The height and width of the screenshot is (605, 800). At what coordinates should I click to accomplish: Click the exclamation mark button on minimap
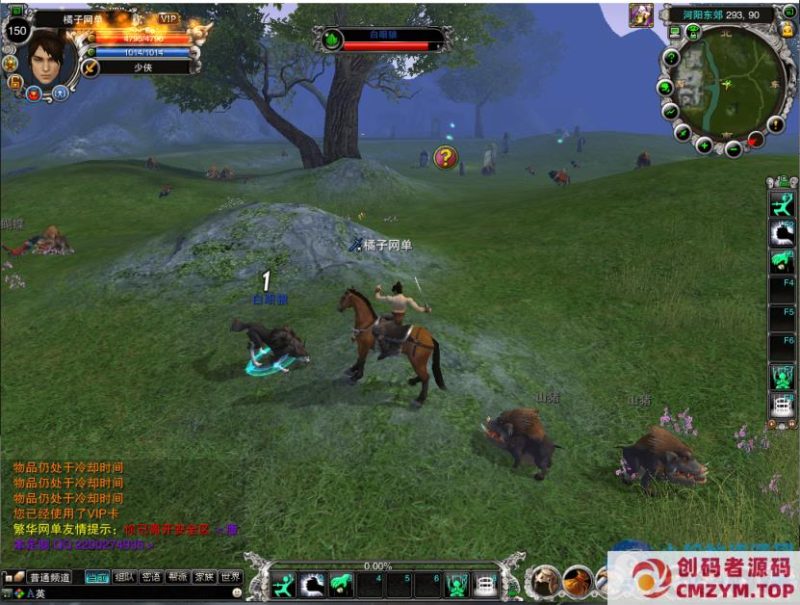point(775,124)
